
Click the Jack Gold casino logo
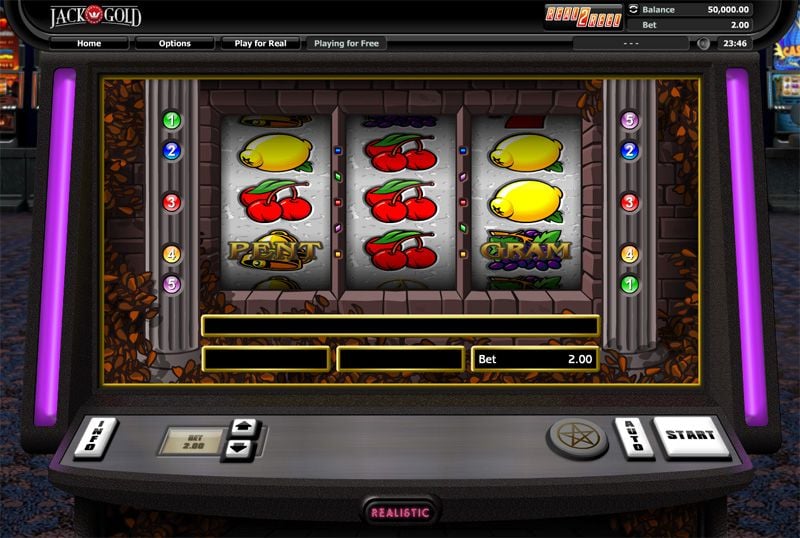click(x=96, y=16)
